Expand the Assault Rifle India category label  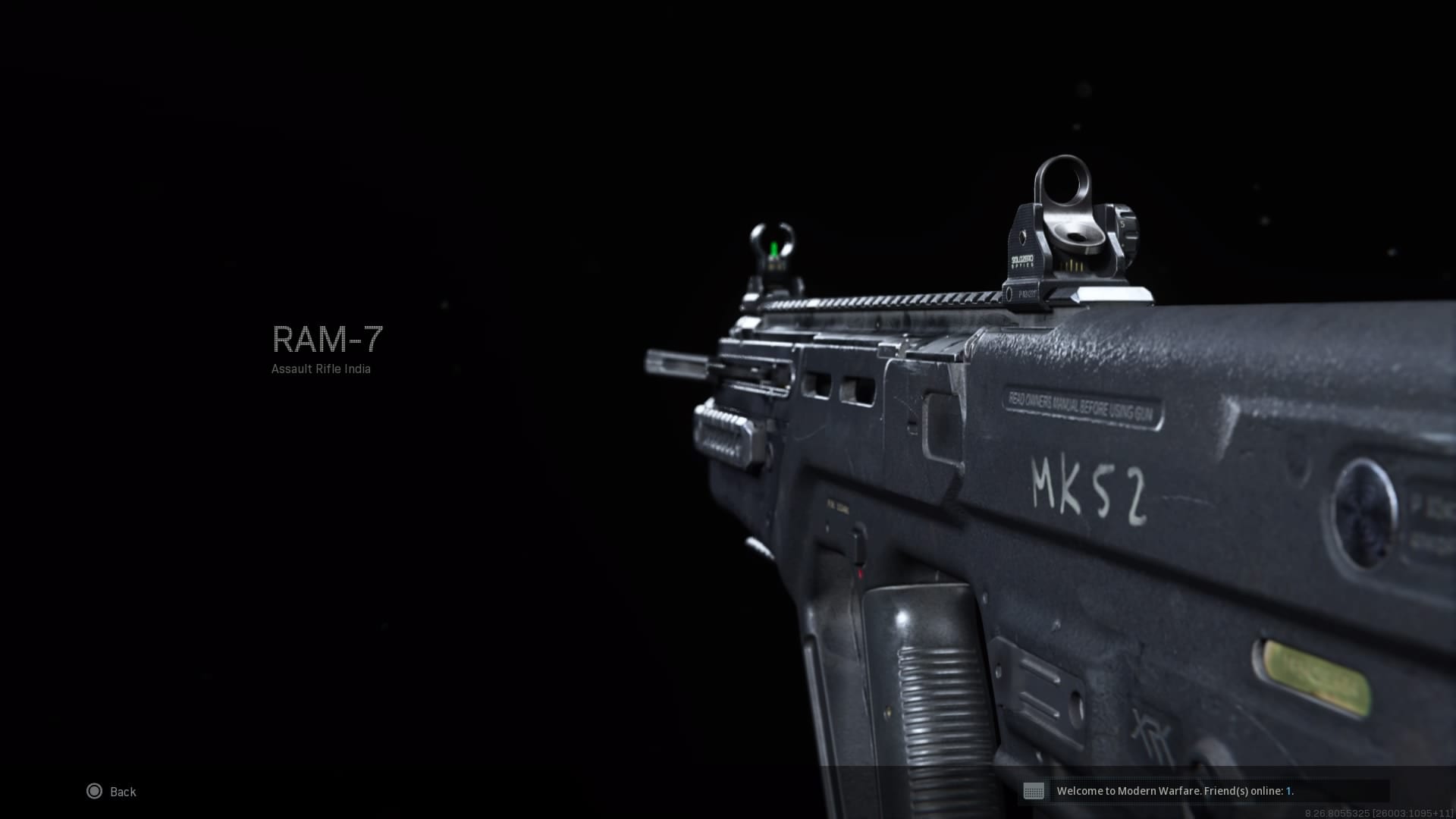(x=322, y=369)
